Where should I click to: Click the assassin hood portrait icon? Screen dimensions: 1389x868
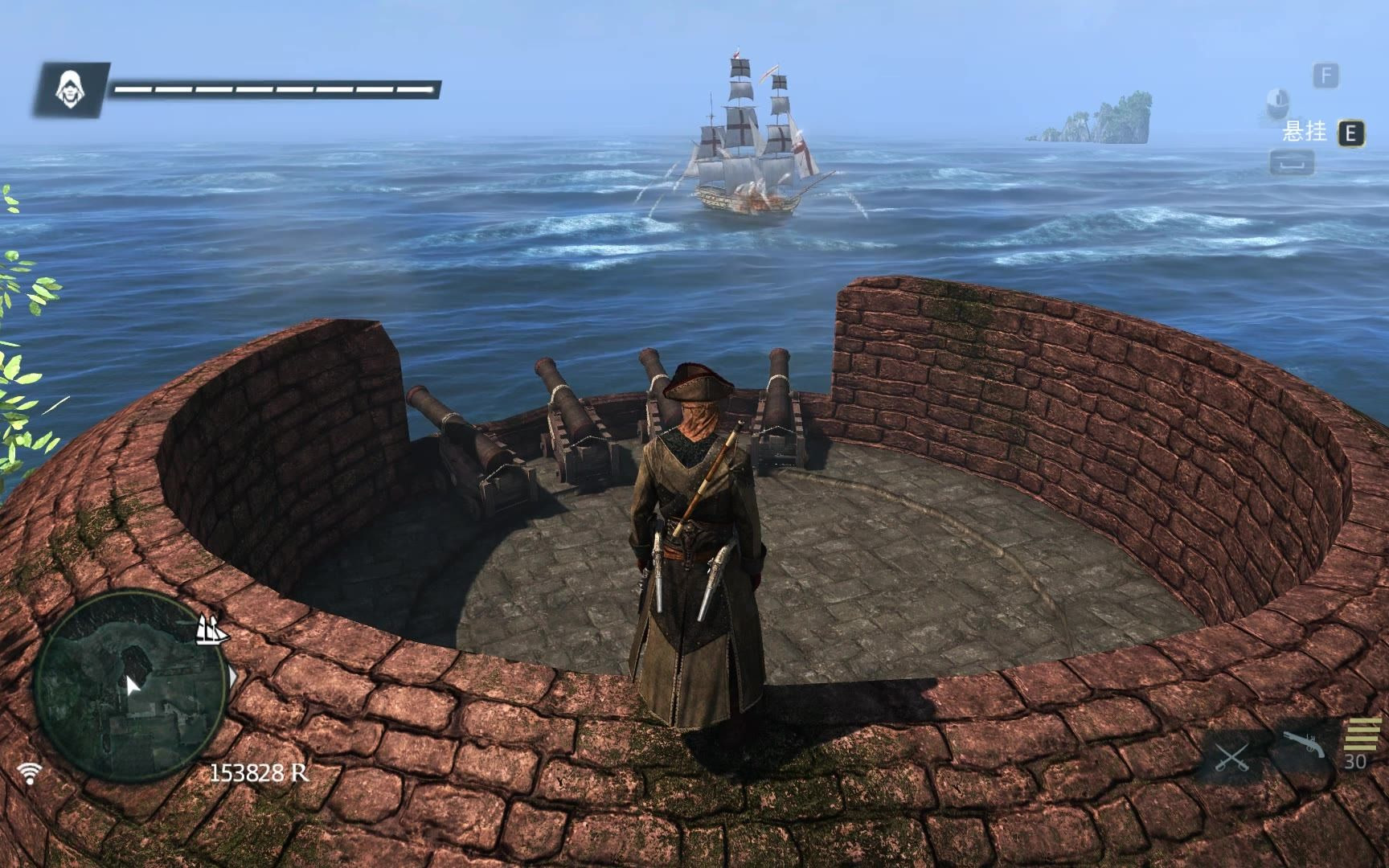tap(72, 89)
